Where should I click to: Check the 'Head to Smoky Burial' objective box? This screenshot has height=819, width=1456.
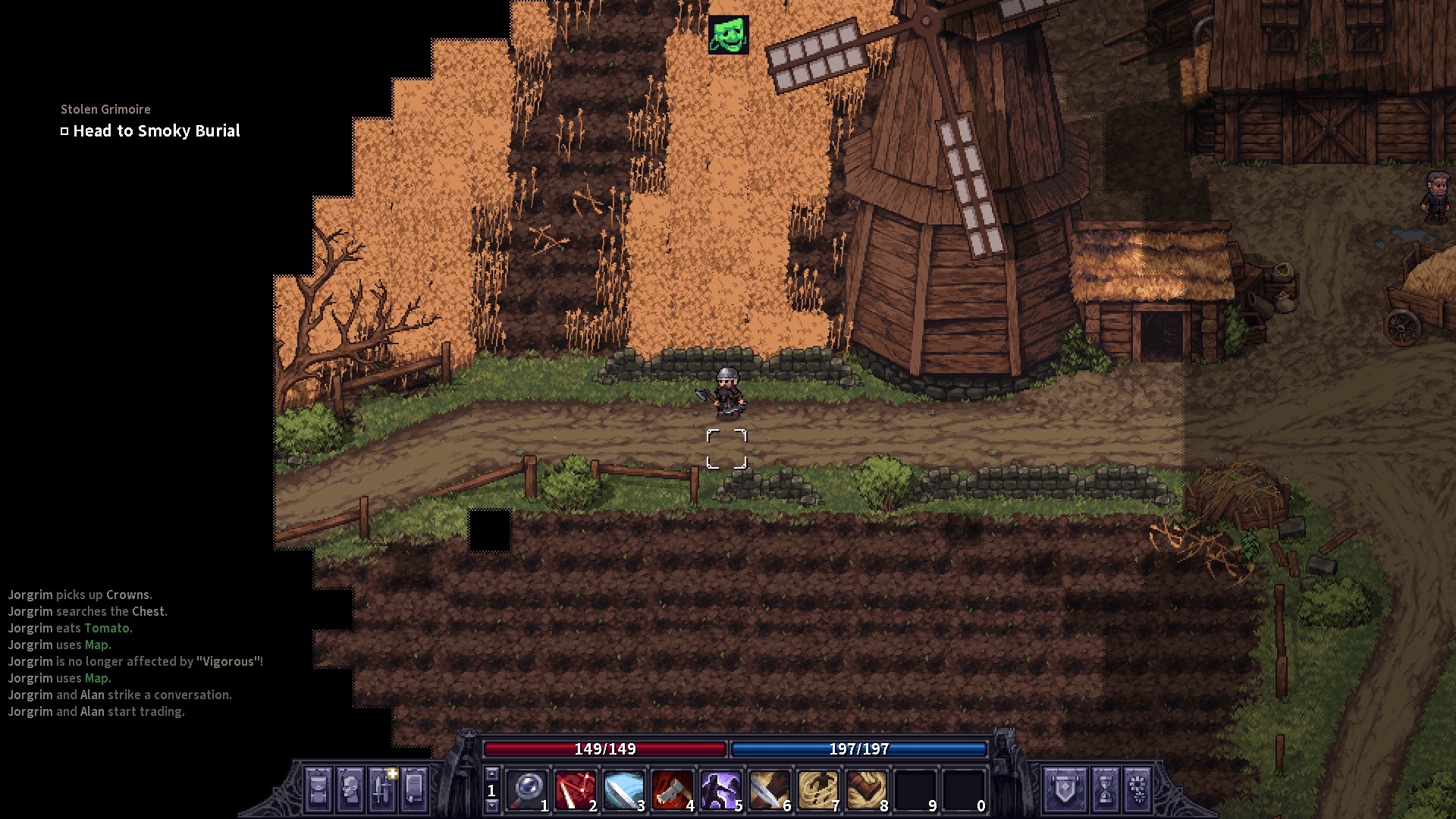[64, 130]
